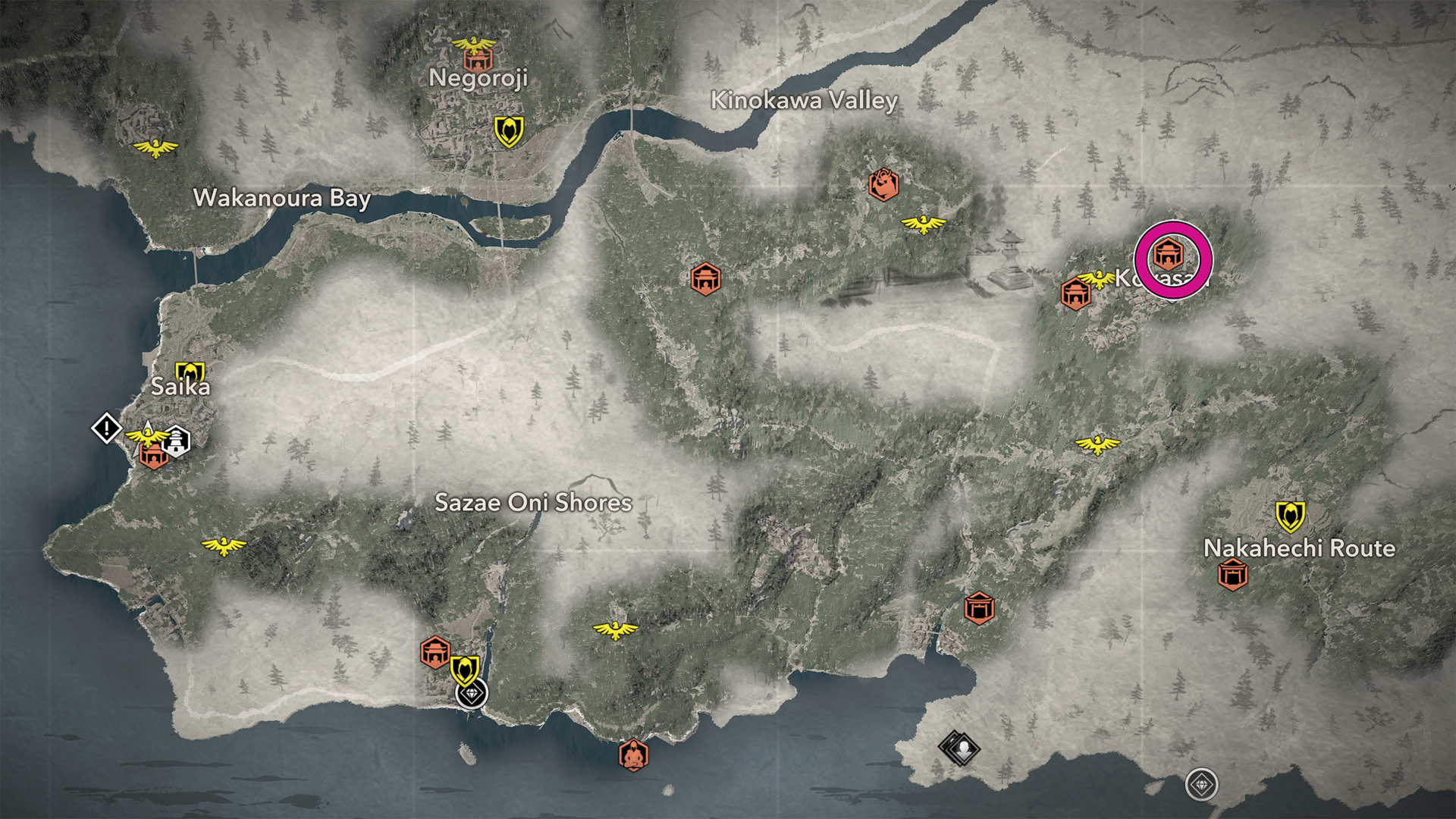Select the white circled gem icon below Sazae Oni Shores
The height and width of the screenshot is (819, 1456).
[472, 693]
